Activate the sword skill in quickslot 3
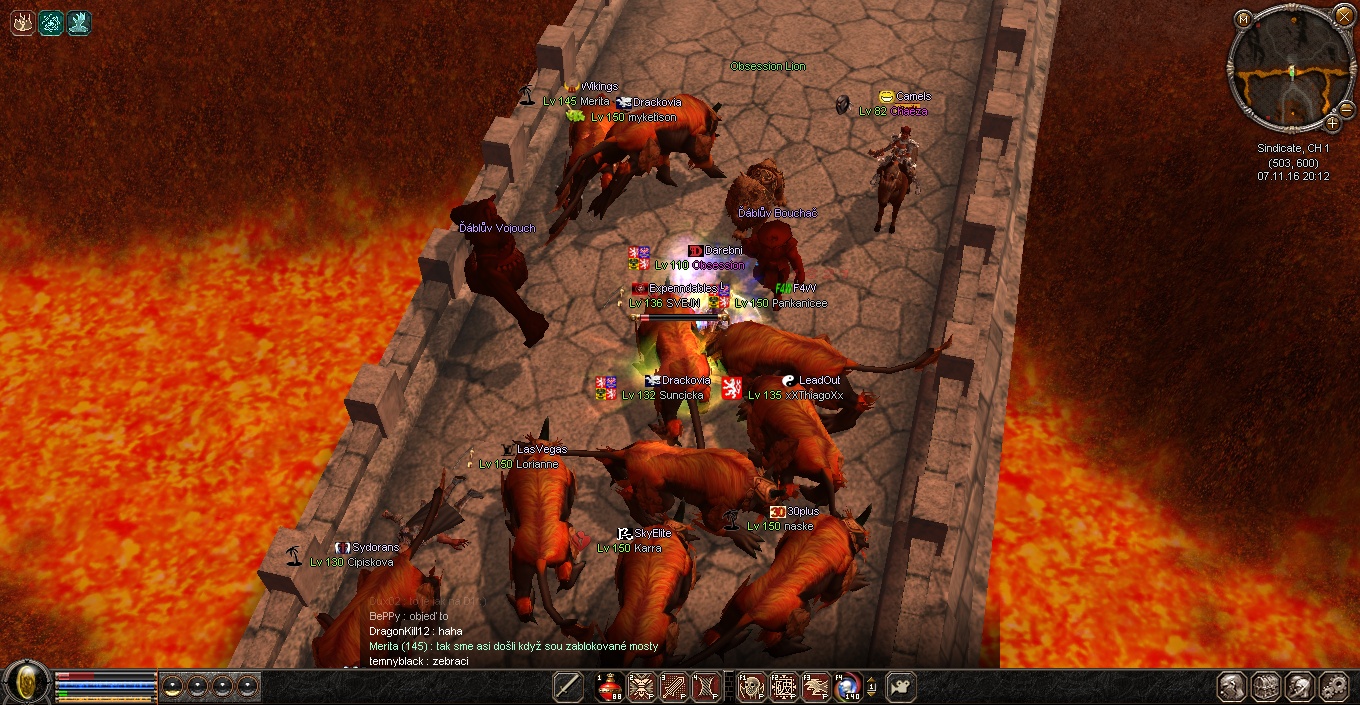 click(x=675, y=687)
